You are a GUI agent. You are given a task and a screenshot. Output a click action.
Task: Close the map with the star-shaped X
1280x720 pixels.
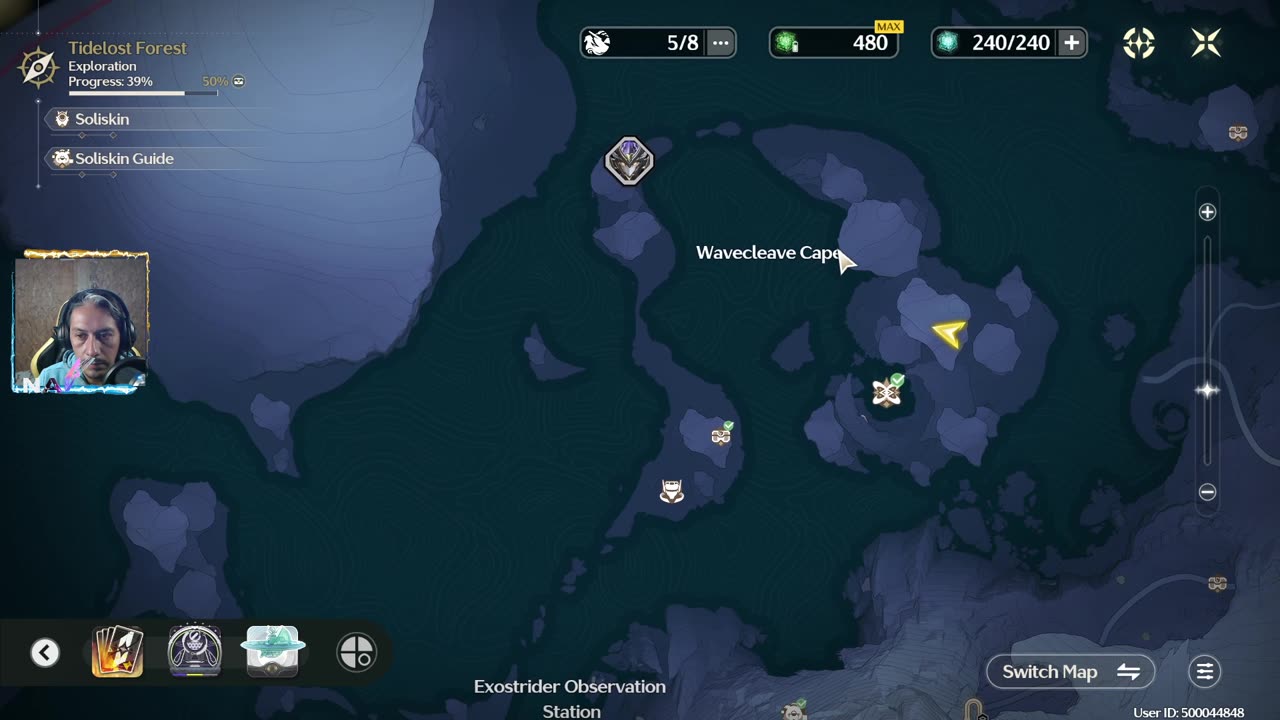tap(1206, 42)
